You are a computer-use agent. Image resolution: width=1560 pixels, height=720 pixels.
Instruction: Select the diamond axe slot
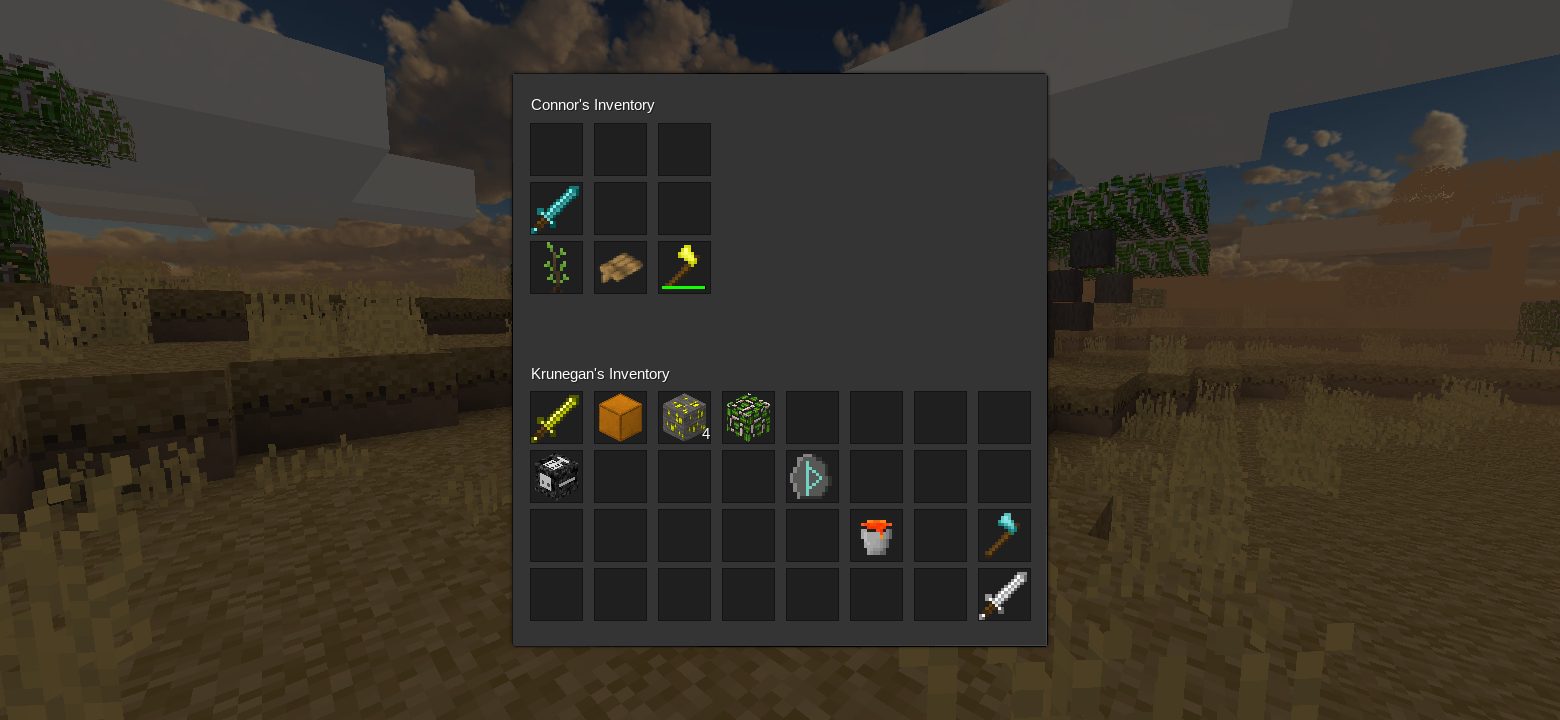tap(1004, 535)
